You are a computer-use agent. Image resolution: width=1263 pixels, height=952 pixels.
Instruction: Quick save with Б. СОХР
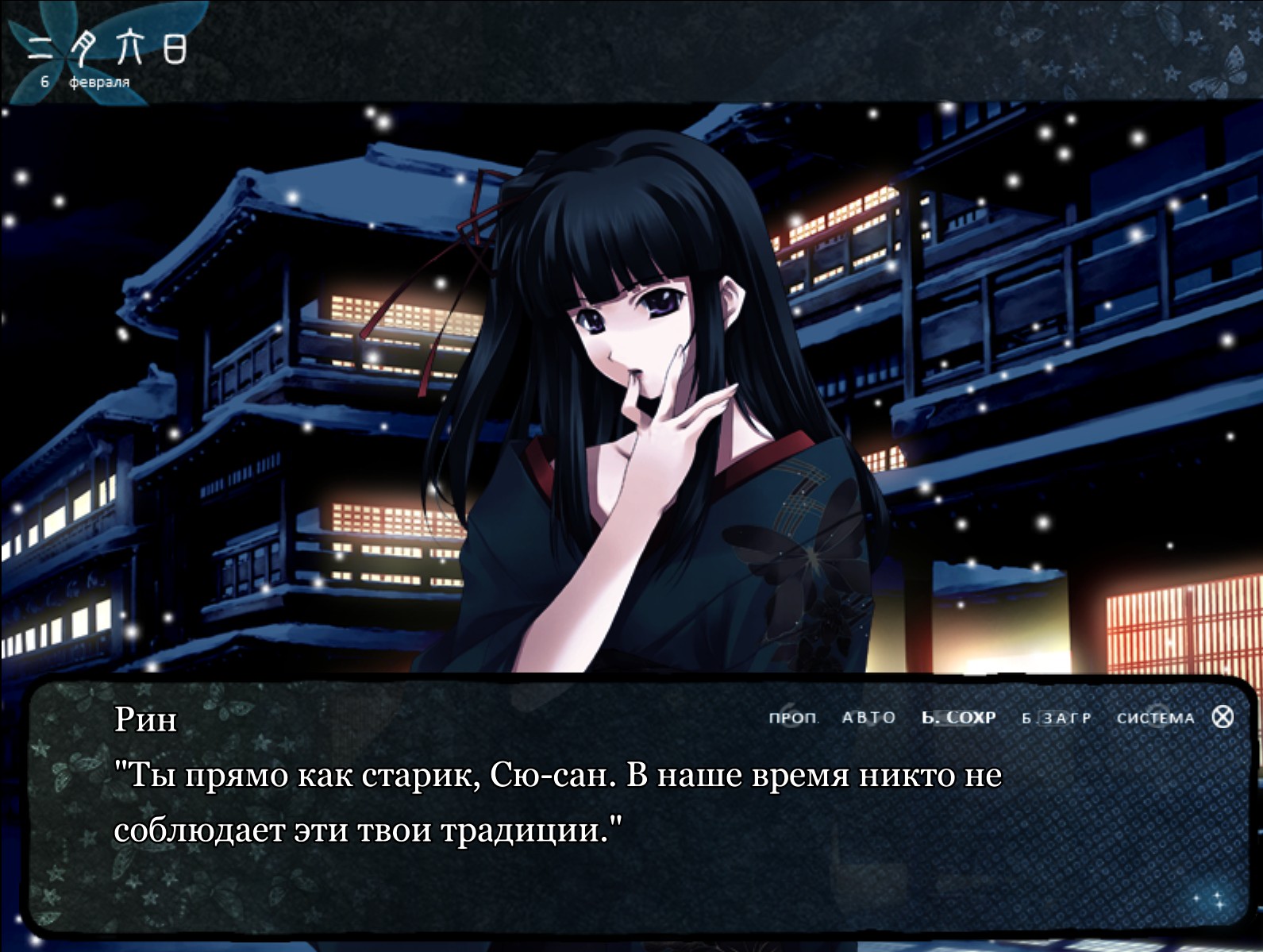click(x=959, y=718)
